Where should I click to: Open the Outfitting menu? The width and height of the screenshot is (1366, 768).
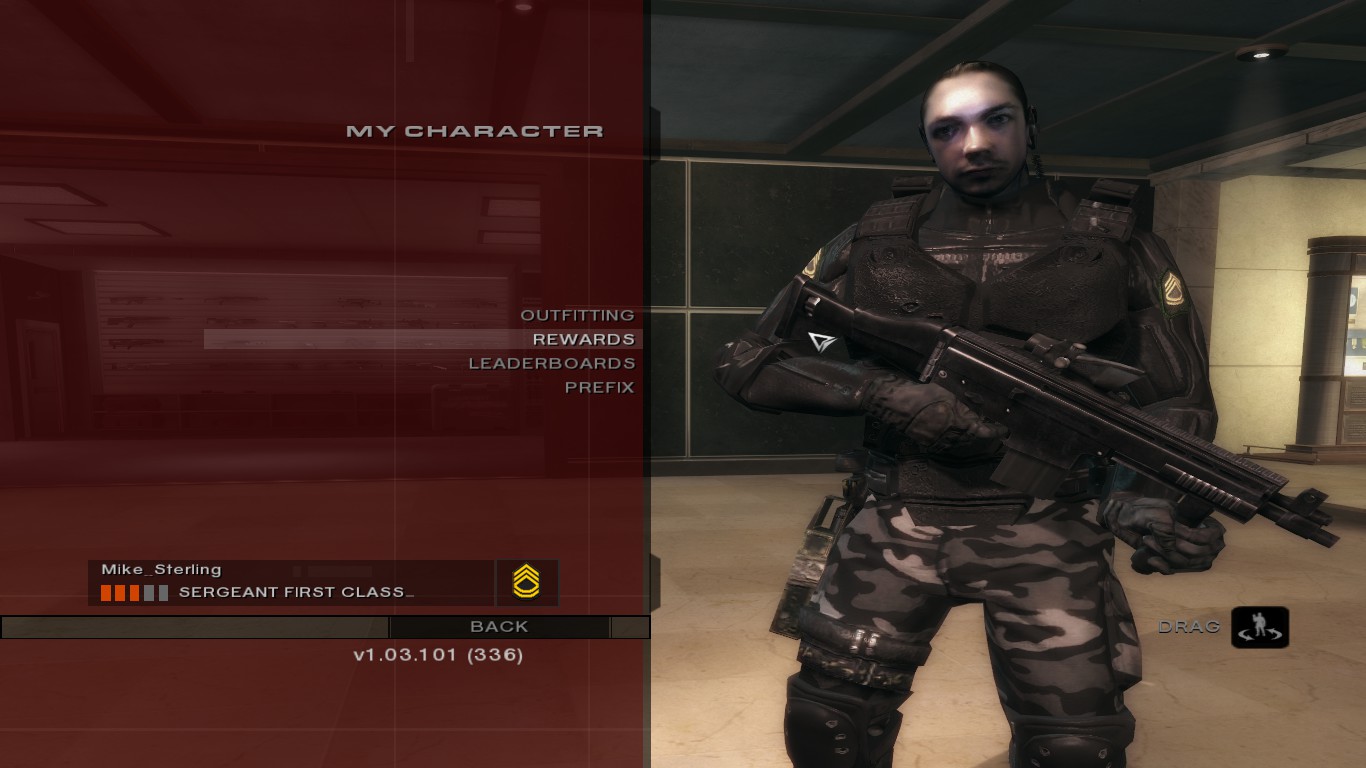(x=577, y=315)
